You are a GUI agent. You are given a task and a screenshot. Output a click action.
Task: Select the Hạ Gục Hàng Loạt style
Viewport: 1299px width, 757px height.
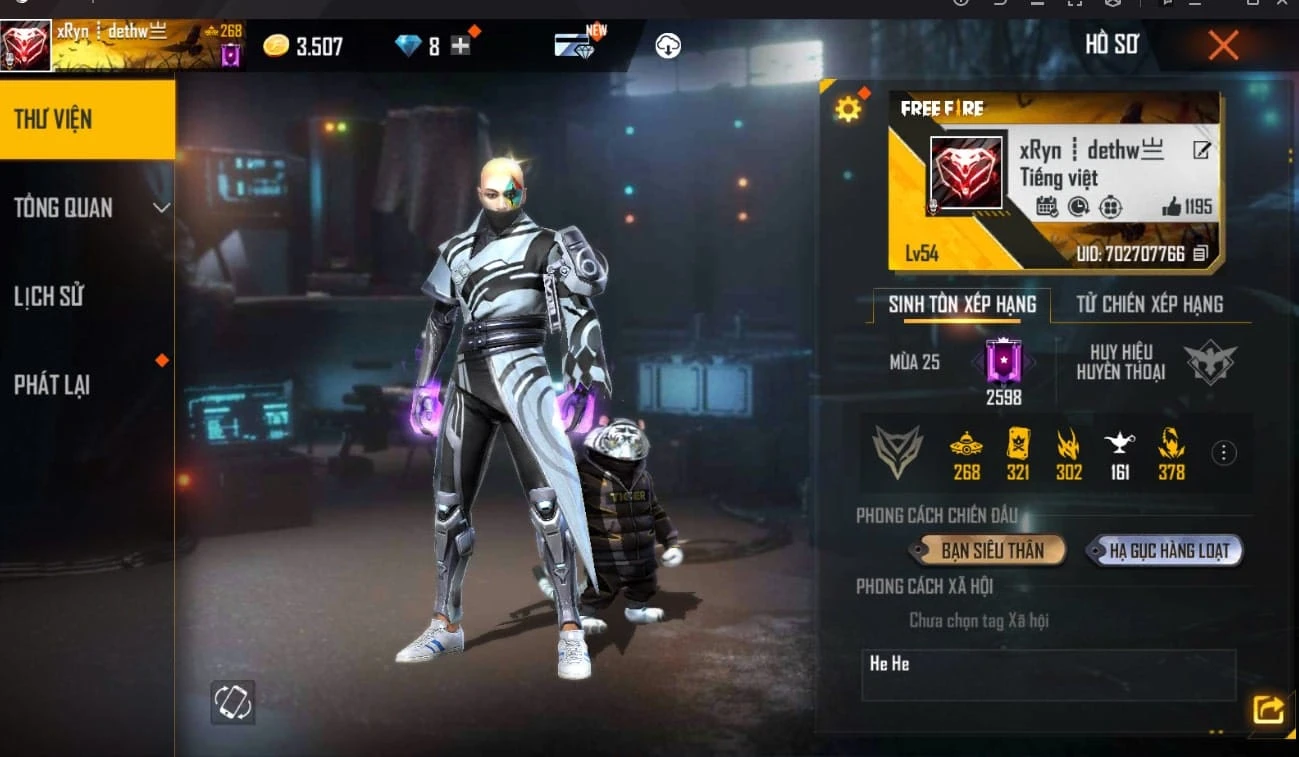point(1163,549)
